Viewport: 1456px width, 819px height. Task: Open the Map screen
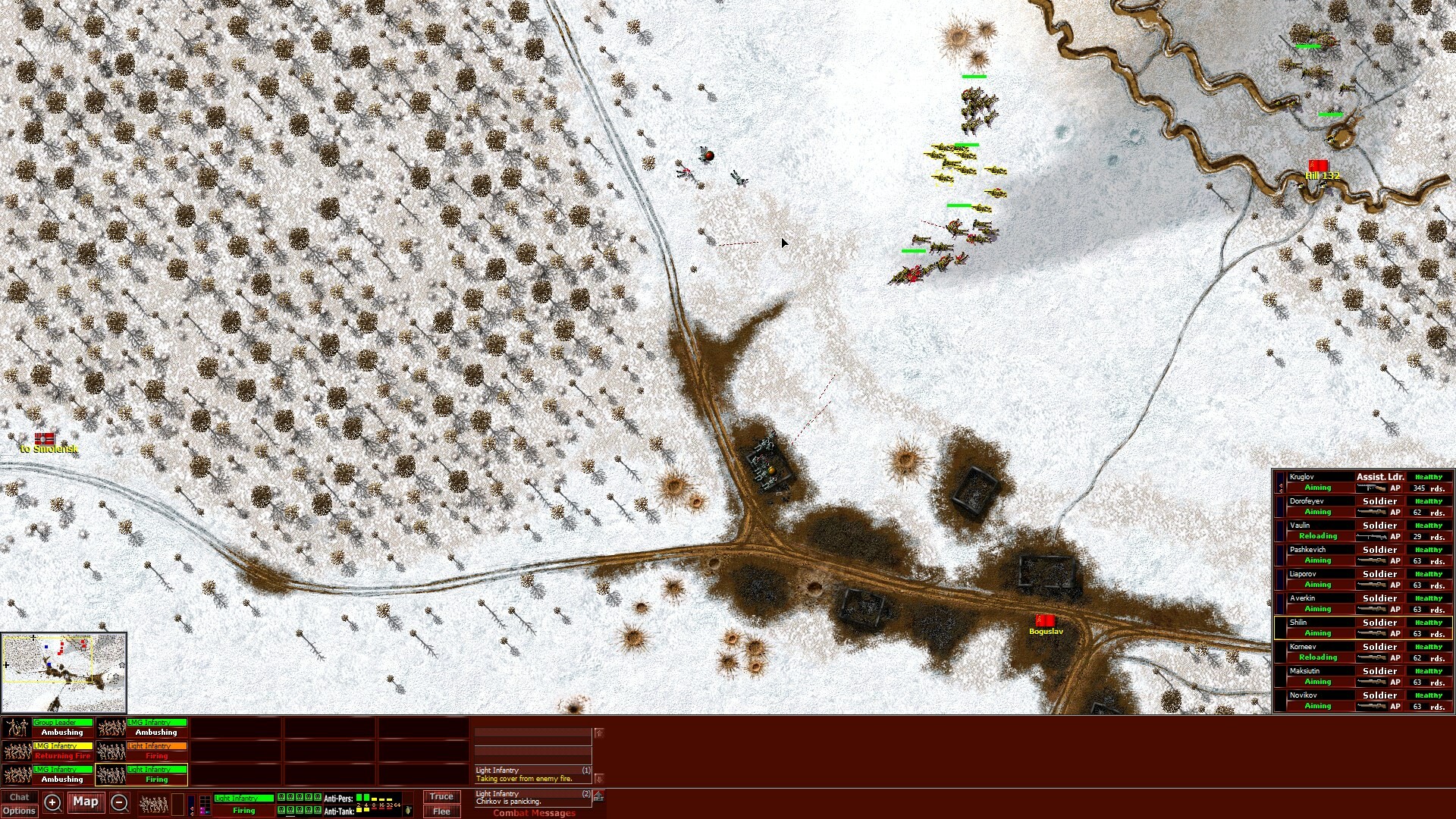pyautogui.click(x=85, y=802)
